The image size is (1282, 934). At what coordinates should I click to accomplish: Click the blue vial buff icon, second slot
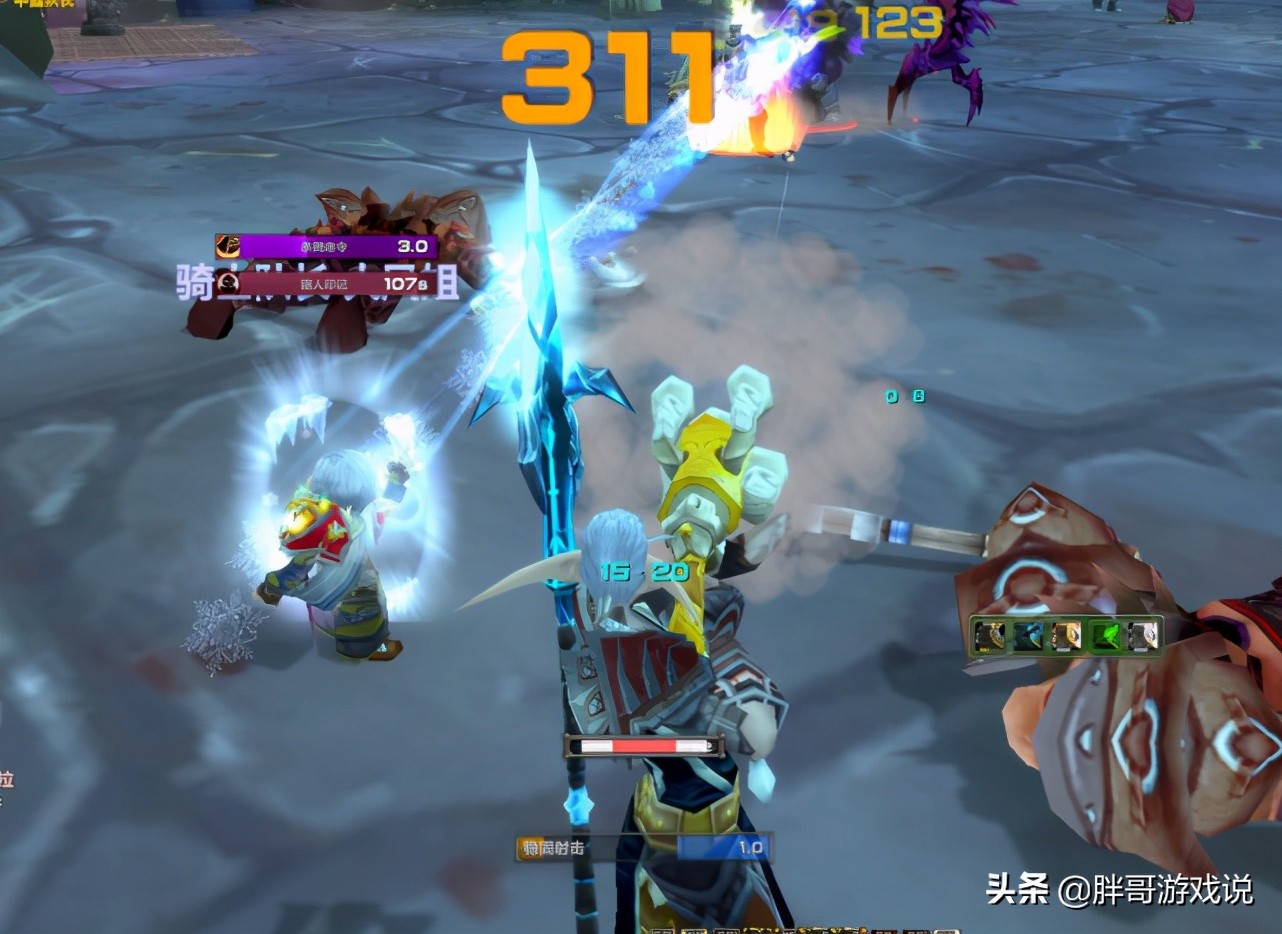[1028, 635]
